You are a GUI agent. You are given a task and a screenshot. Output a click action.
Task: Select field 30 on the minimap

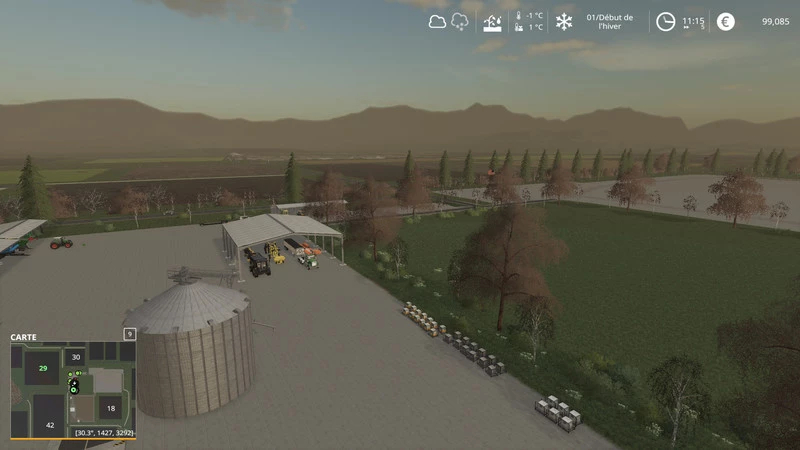pyautogui.click(x=76, y=356)
